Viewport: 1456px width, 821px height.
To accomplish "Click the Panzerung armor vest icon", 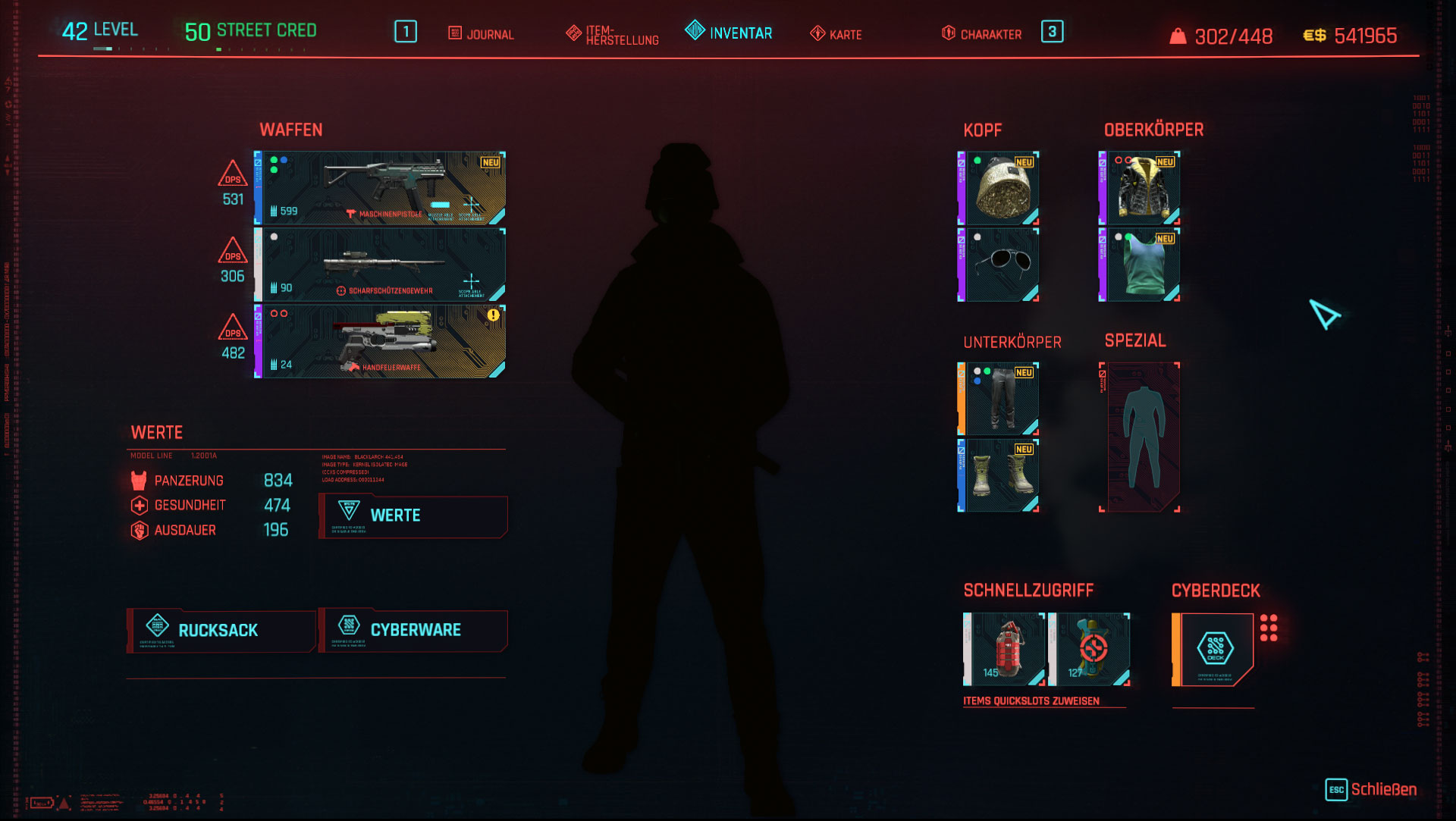I will (x=137, y=480).
